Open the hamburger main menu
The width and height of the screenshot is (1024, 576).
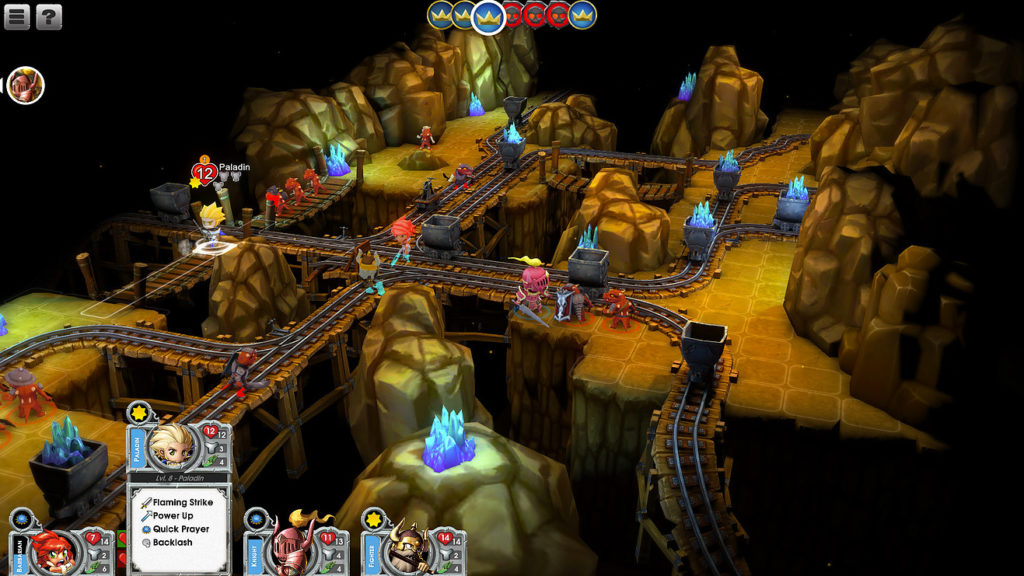[17, 16]
